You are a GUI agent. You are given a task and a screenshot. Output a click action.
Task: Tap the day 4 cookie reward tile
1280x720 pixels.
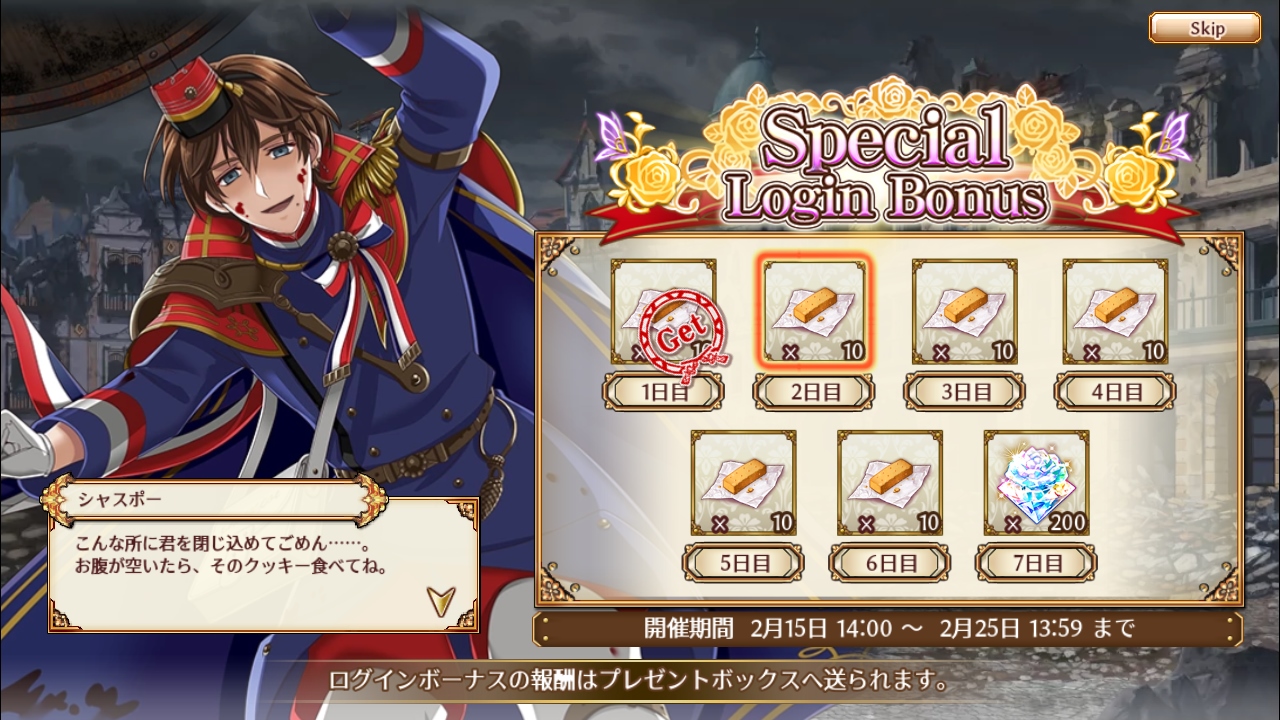tap(1115, 312)
